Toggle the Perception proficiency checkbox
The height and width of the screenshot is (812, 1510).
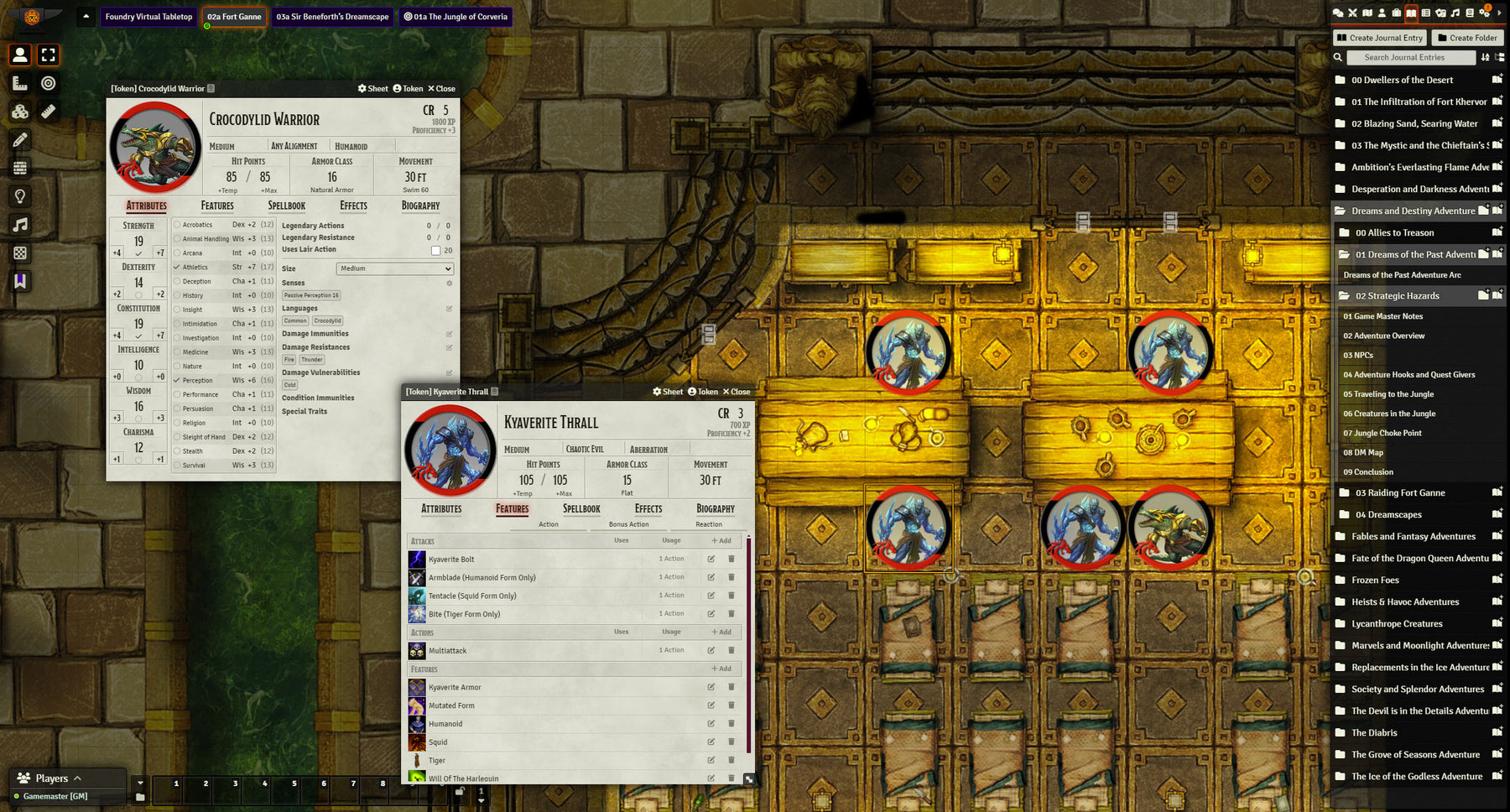pyautogui.click(x=175, y=380)
